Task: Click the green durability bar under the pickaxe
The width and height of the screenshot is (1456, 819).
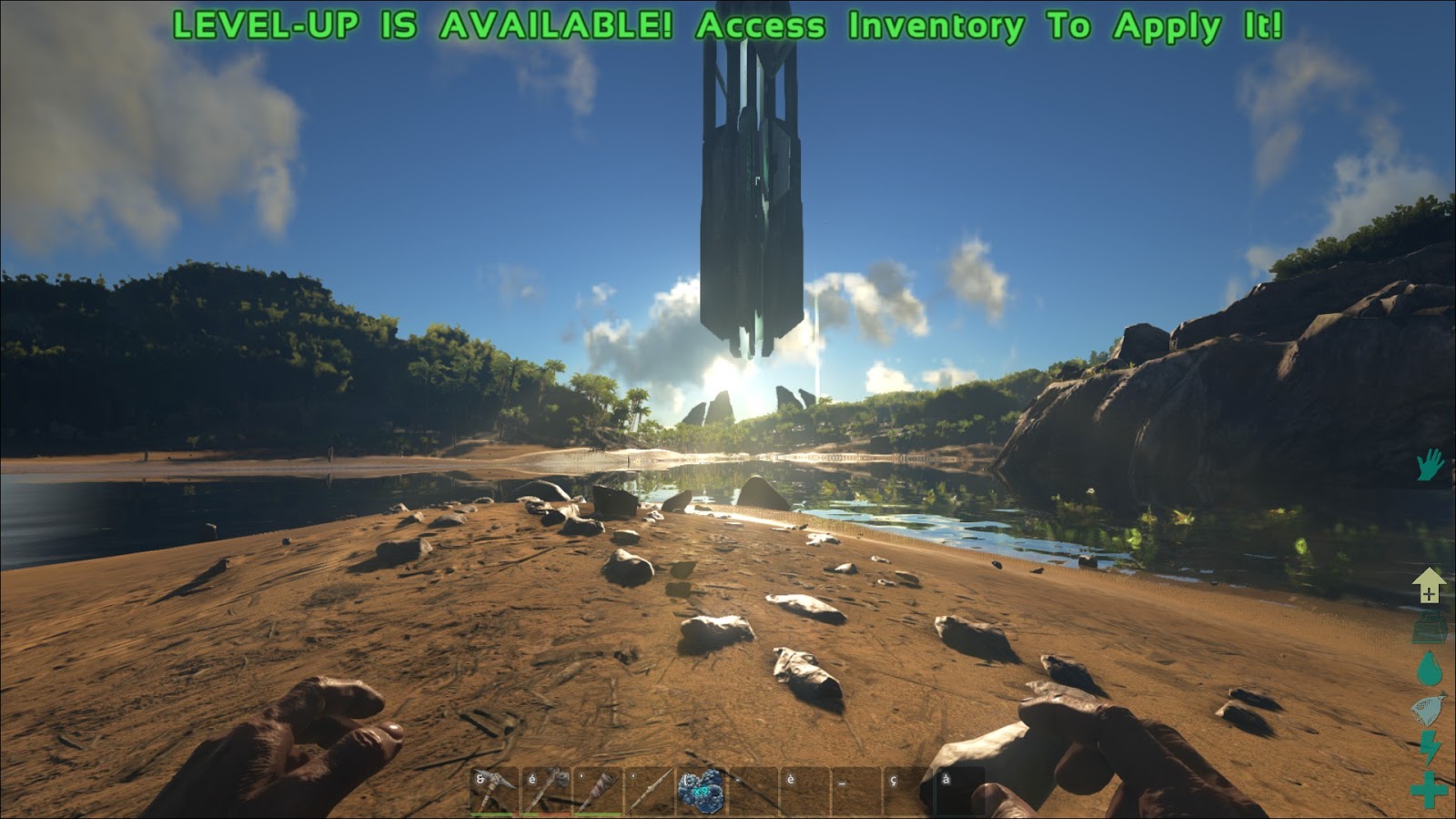Action: [x=492, y=814]
